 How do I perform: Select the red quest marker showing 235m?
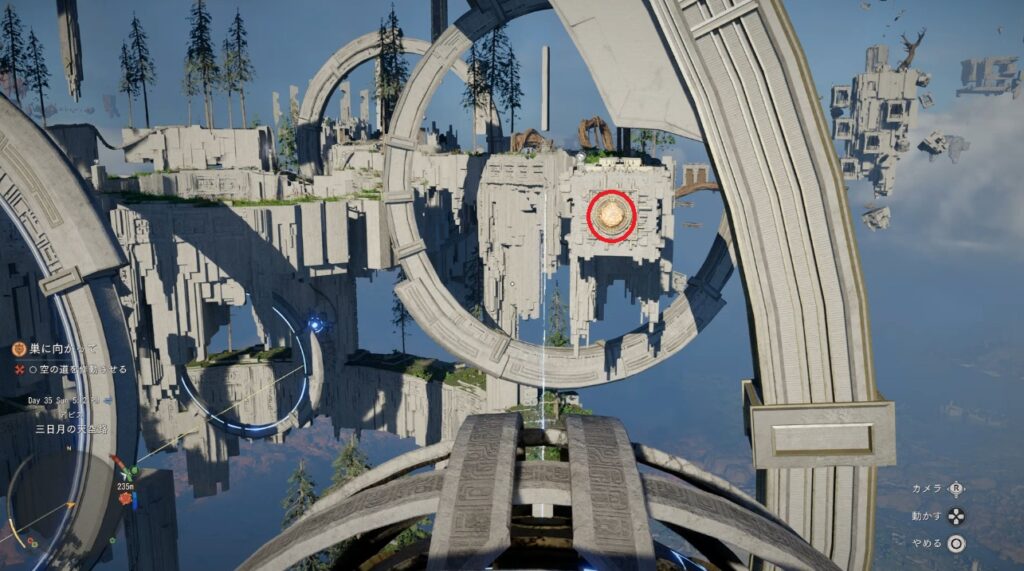pos(125,497)
